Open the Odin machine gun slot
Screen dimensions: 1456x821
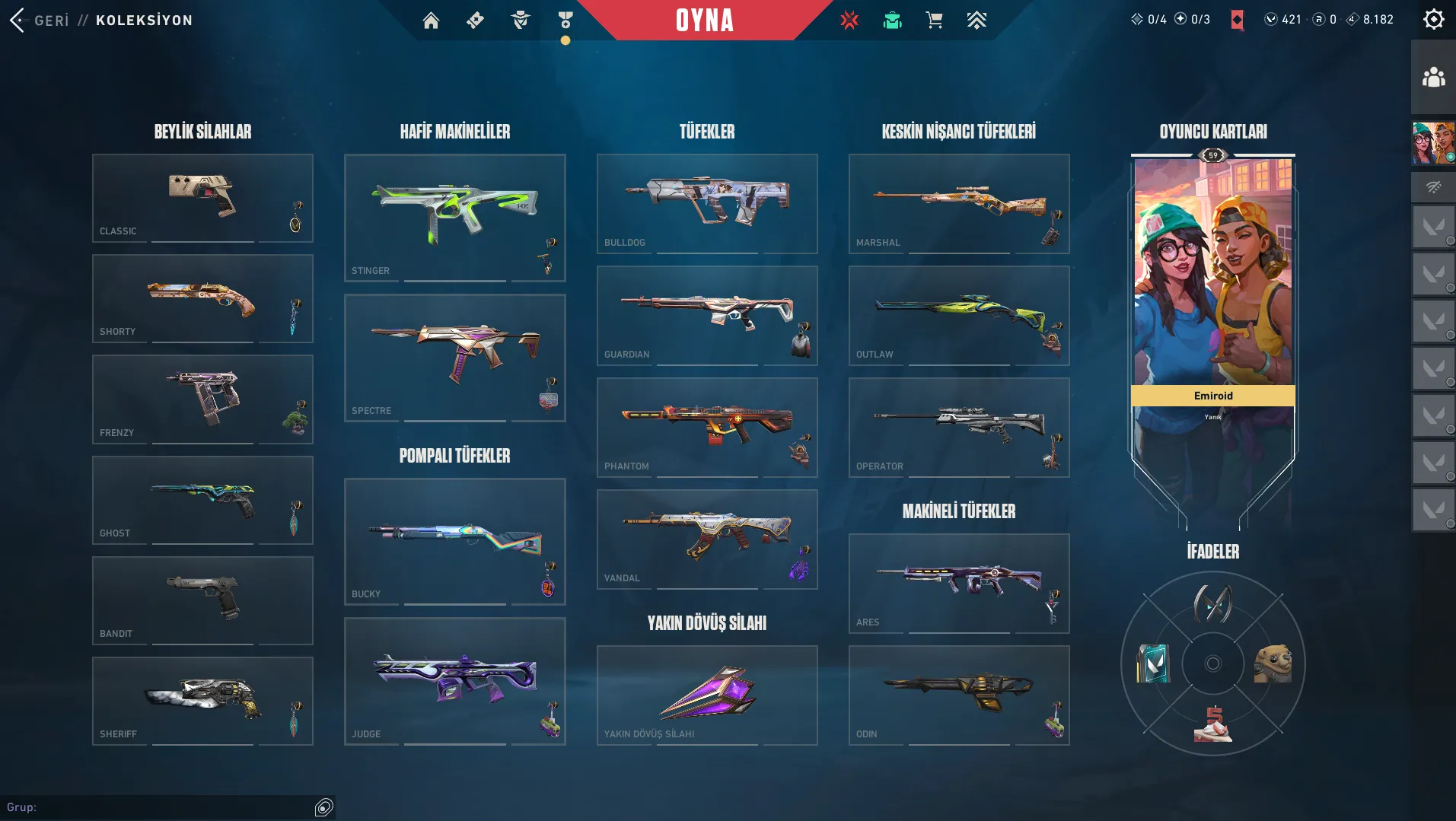point(958,695)
